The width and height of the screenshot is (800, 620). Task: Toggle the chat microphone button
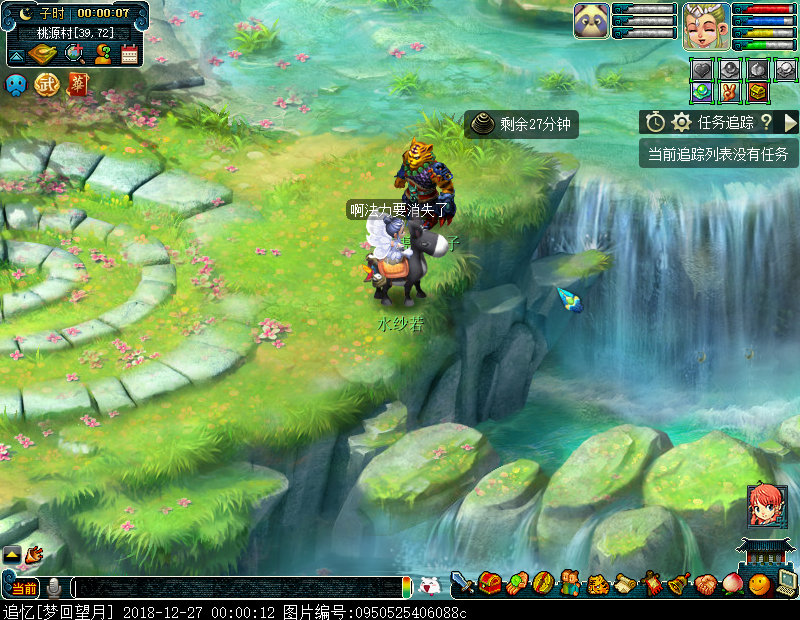tap(54, 588)
